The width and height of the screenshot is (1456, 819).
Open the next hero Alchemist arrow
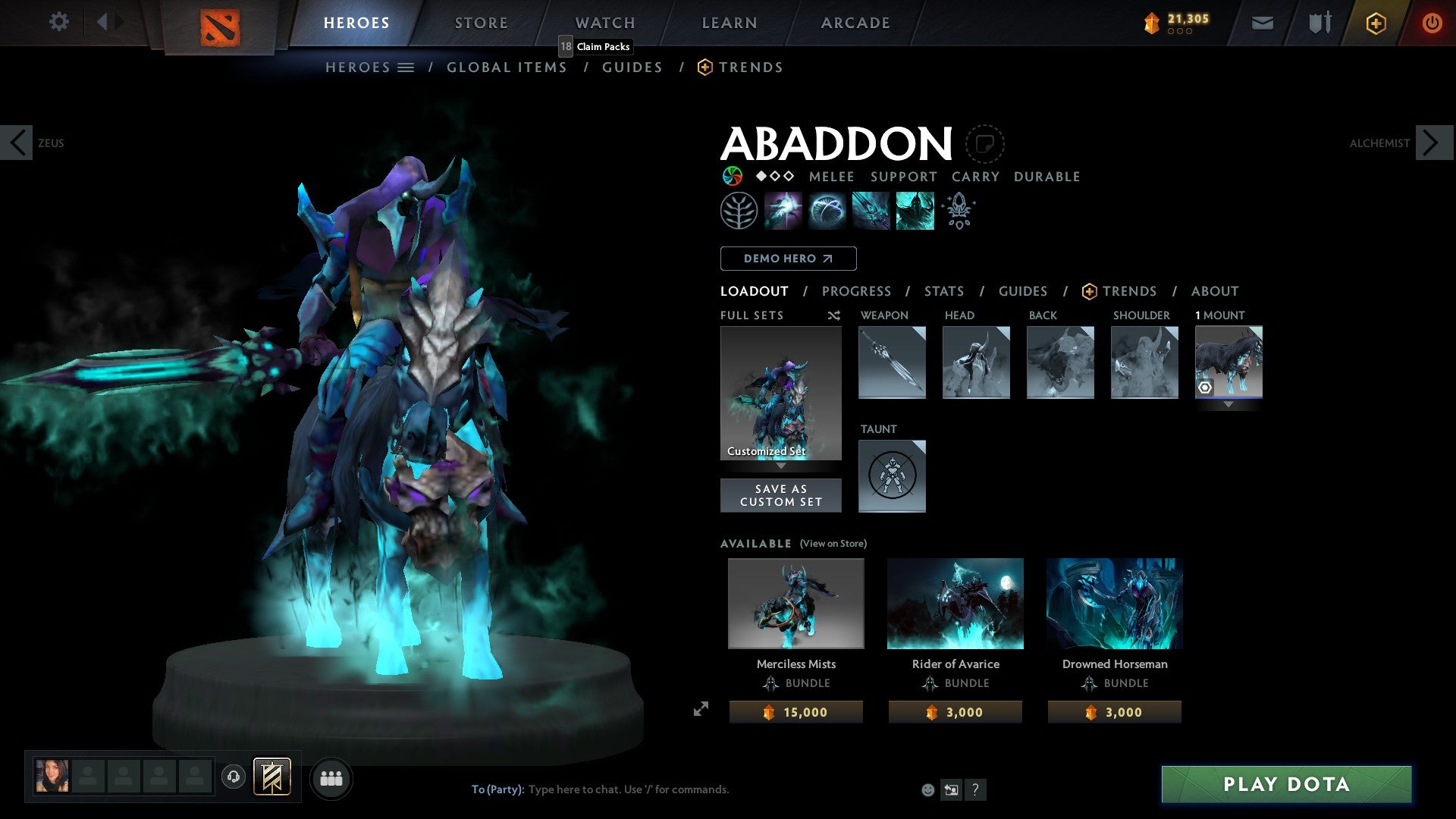tap(1432, 142)
